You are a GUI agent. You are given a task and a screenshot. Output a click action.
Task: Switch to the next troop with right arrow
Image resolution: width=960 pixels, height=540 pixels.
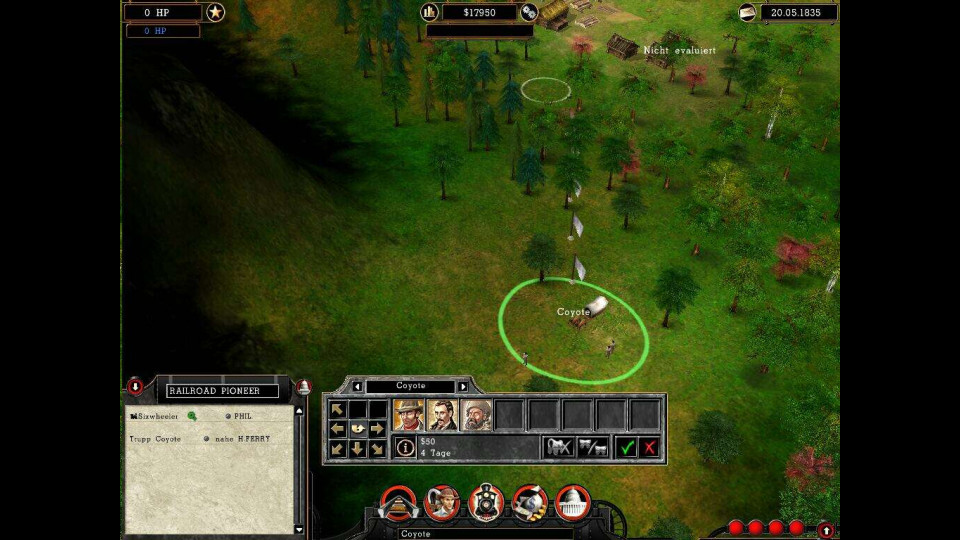coord(463,386)
